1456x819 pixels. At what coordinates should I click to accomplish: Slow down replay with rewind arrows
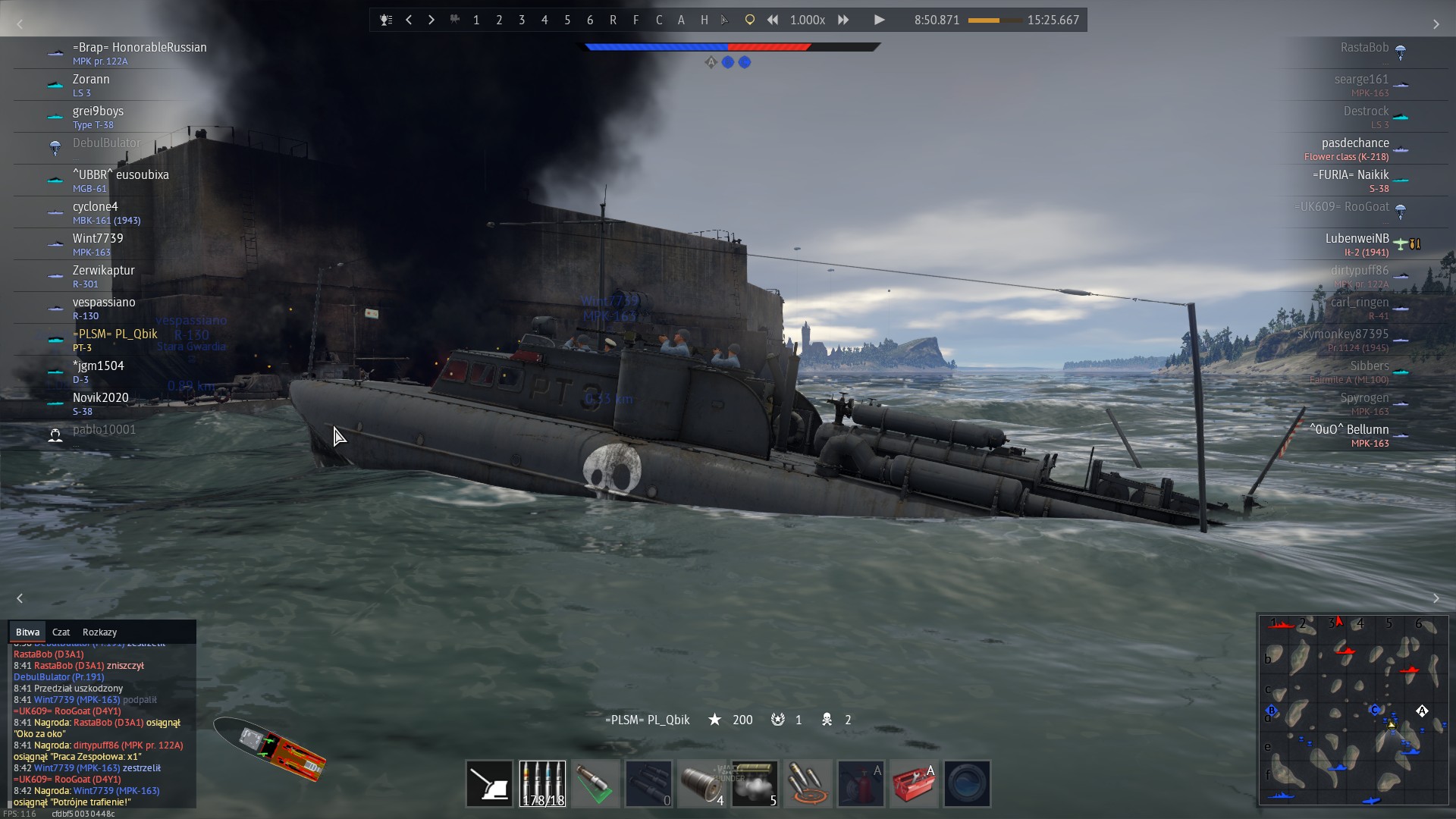772,20
